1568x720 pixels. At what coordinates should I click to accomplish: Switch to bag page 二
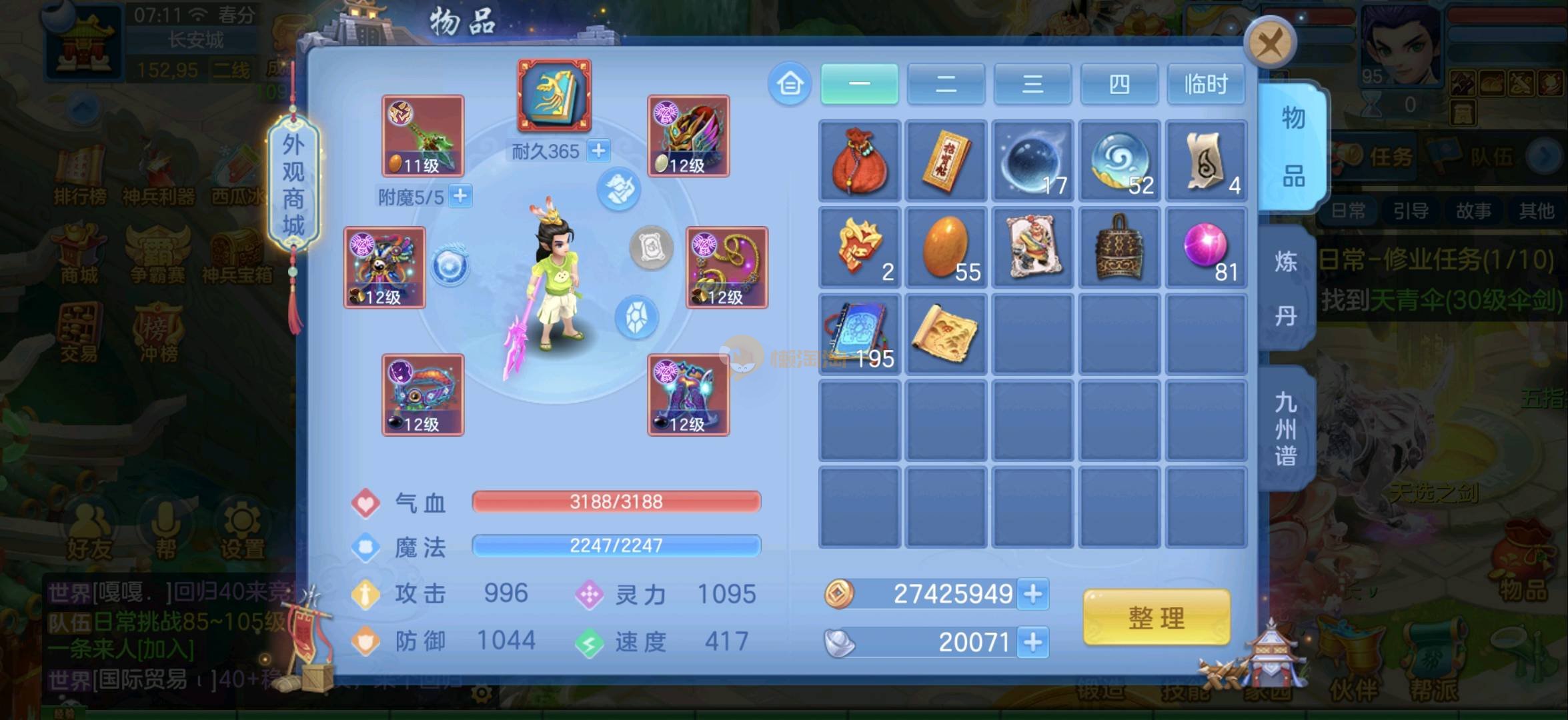coord(946,85)
